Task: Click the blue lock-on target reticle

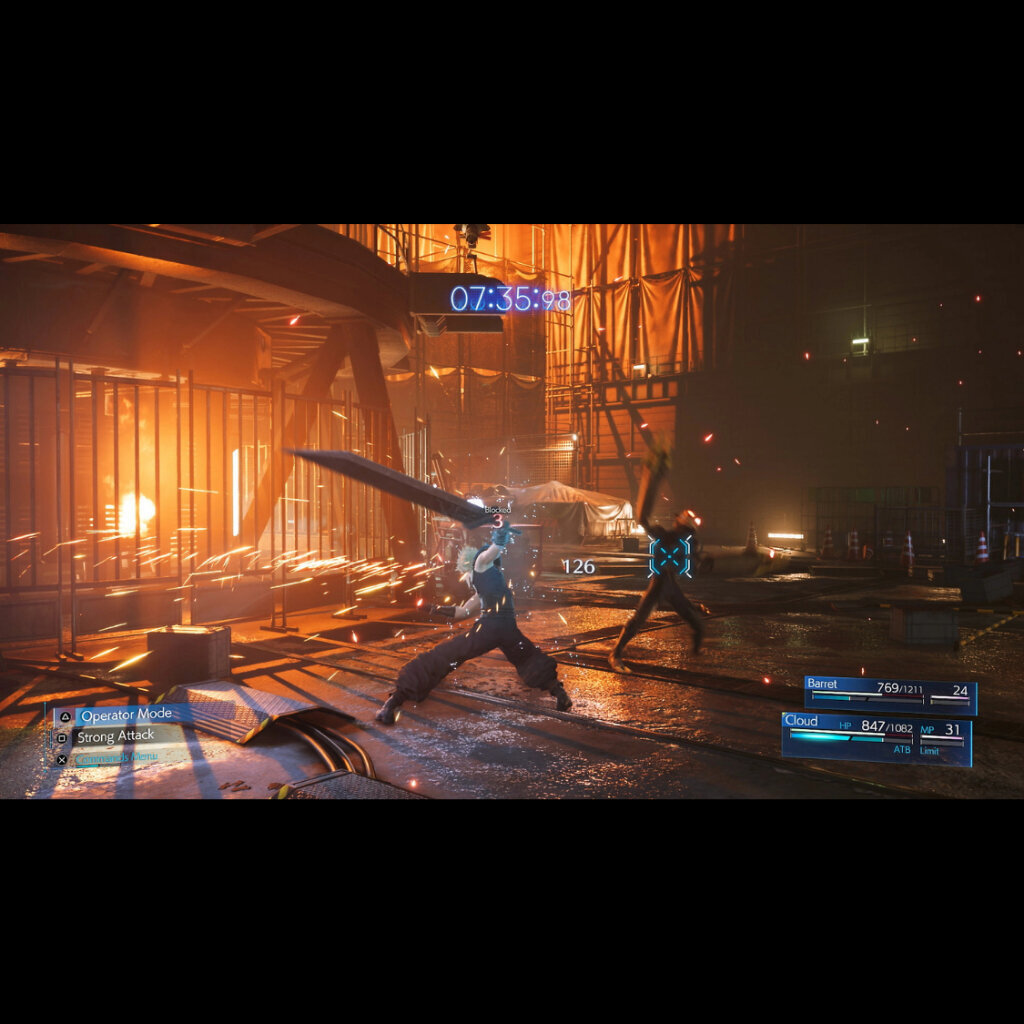Action: (669, 556)
